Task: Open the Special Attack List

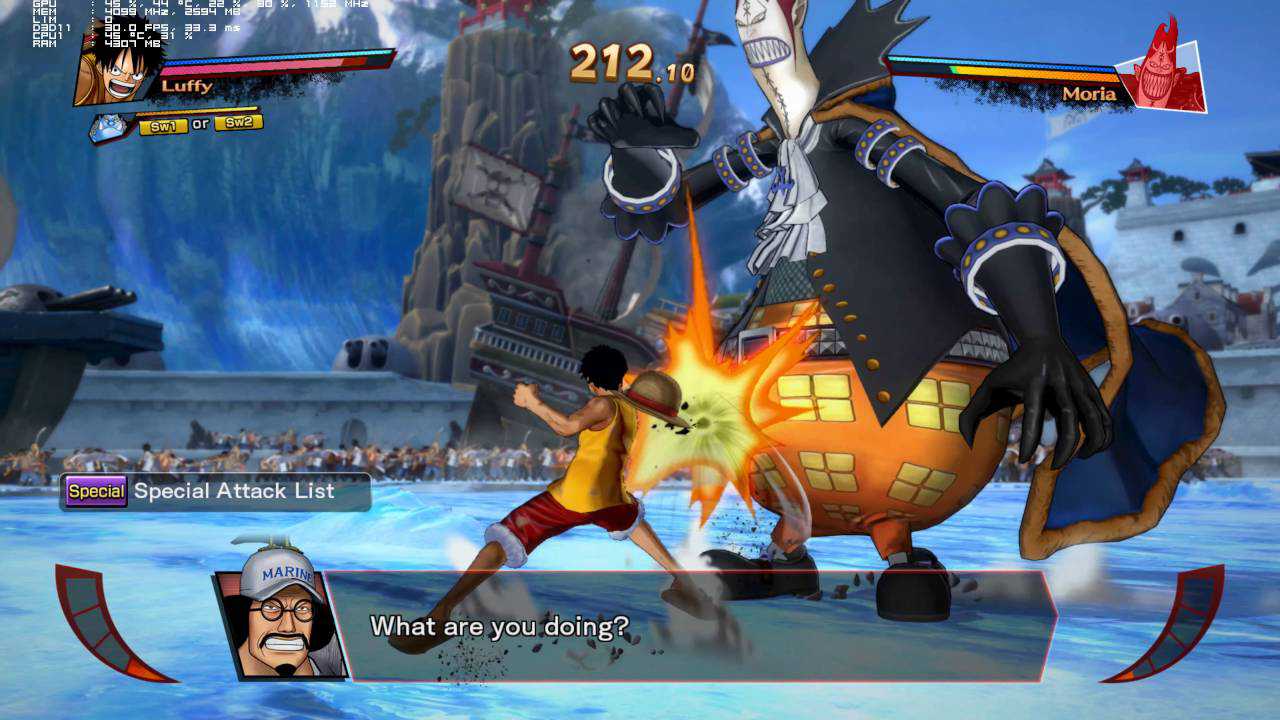Action: point(215,491)
